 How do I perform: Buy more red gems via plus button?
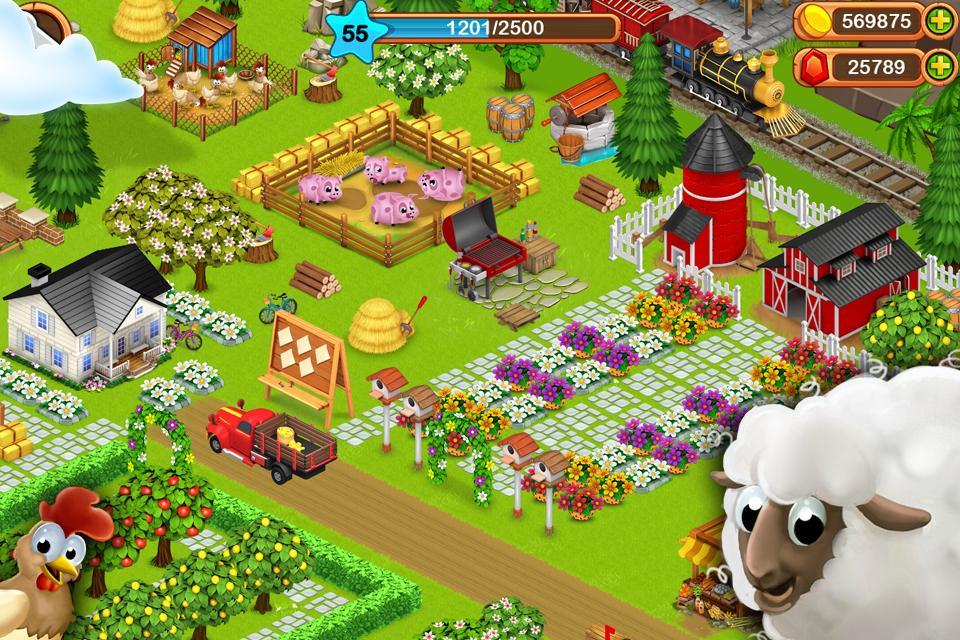pos(938,67)
